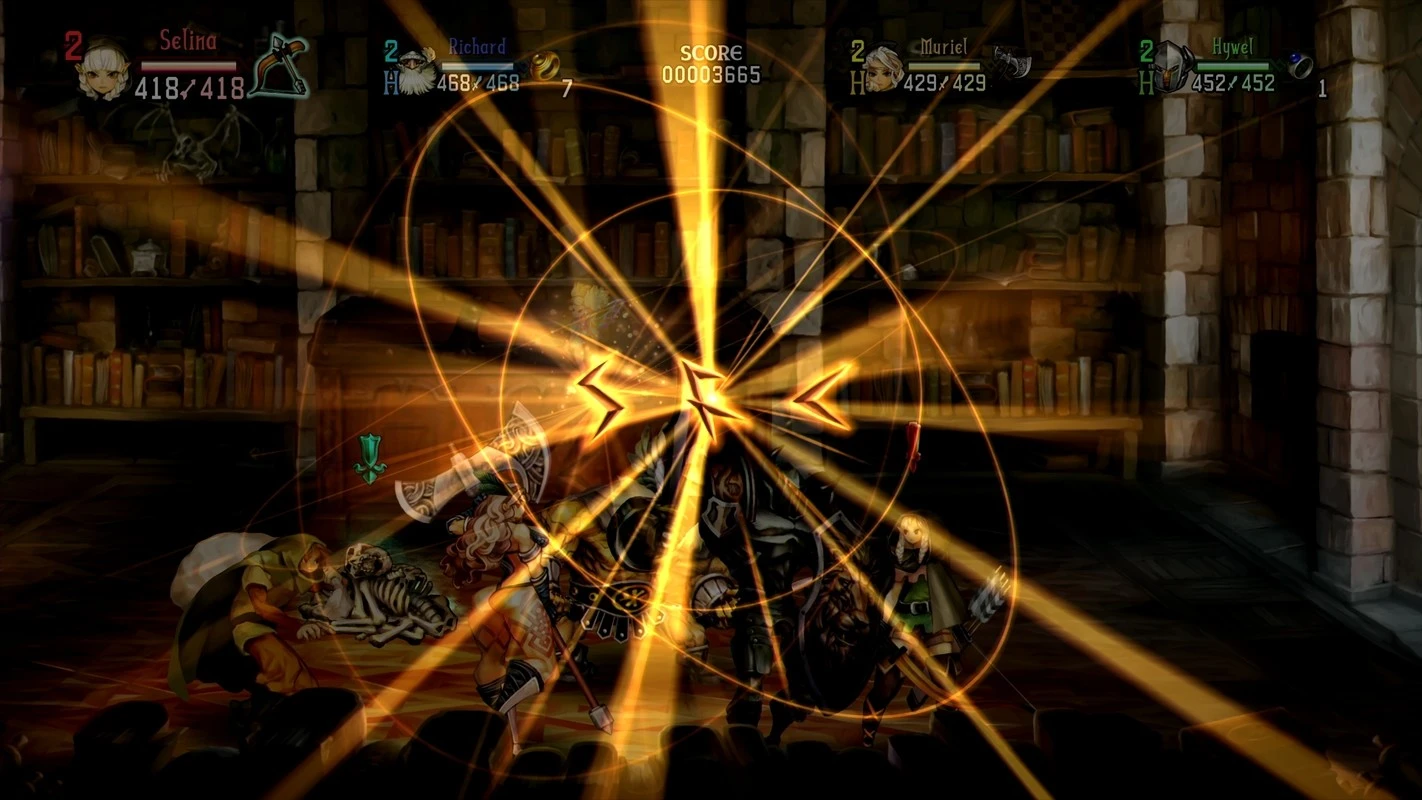
Task: Click Hywel's name label
Action: point(1233,45)
